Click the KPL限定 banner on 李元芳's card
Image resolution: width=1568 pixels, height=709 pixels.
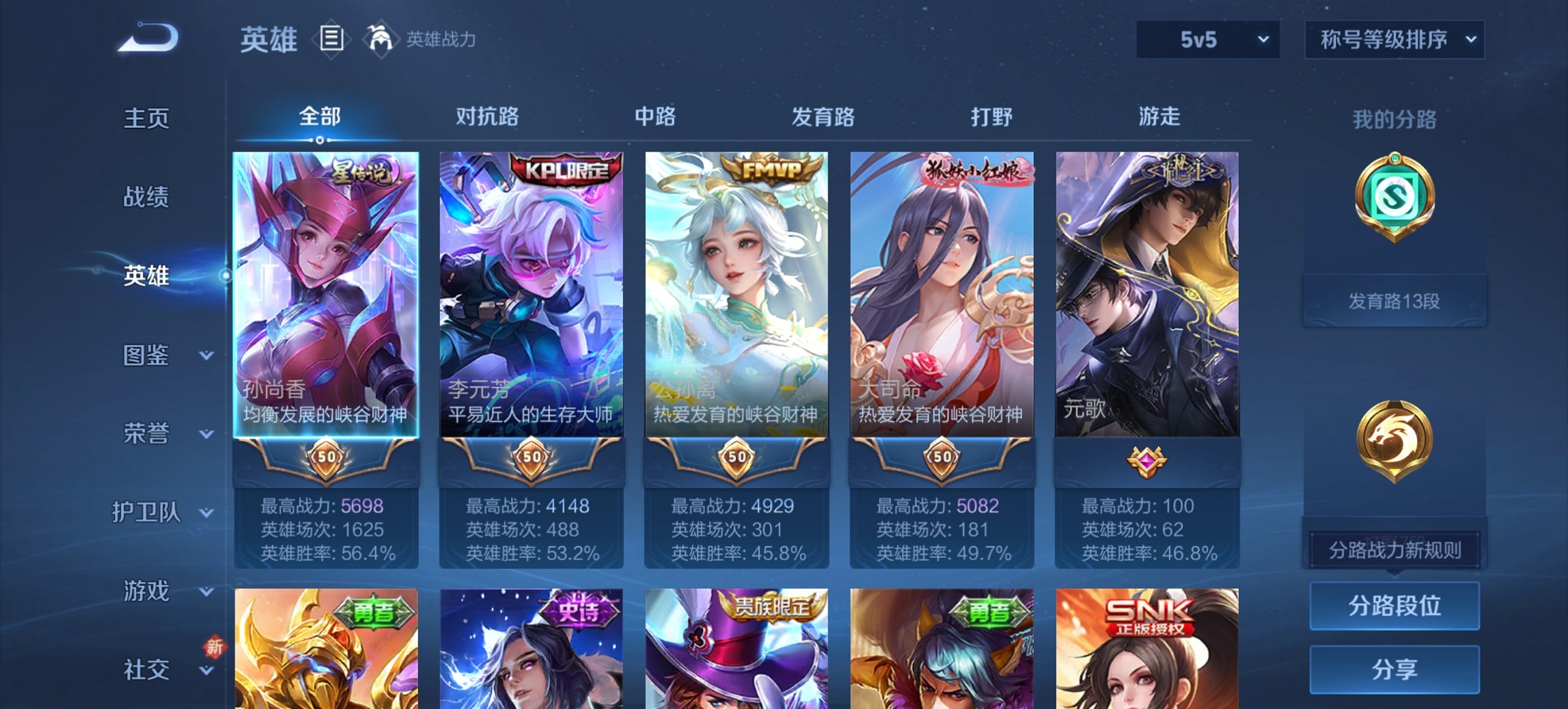pyautogui.click(x=566, y=168)
